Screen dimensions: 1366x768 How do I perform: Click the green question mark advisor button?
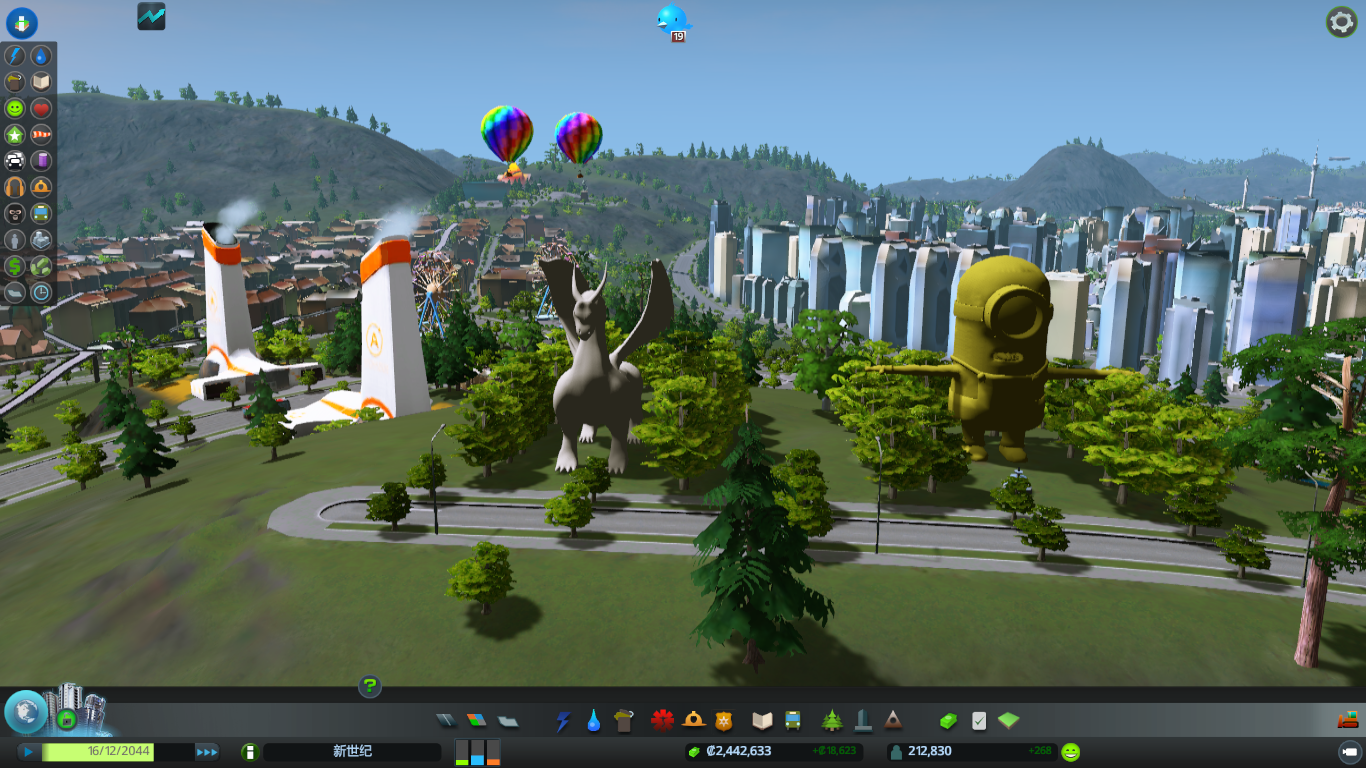coord(370,686)
